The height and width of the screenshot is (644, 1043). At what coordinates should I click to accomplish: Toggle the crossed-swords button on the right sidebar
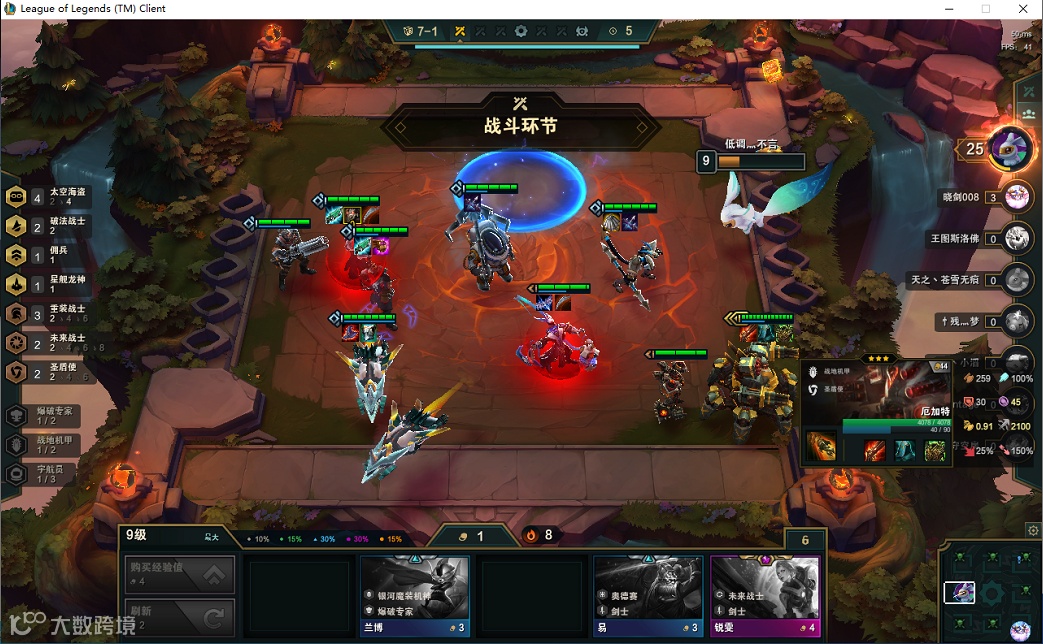tap(1028, 92)
